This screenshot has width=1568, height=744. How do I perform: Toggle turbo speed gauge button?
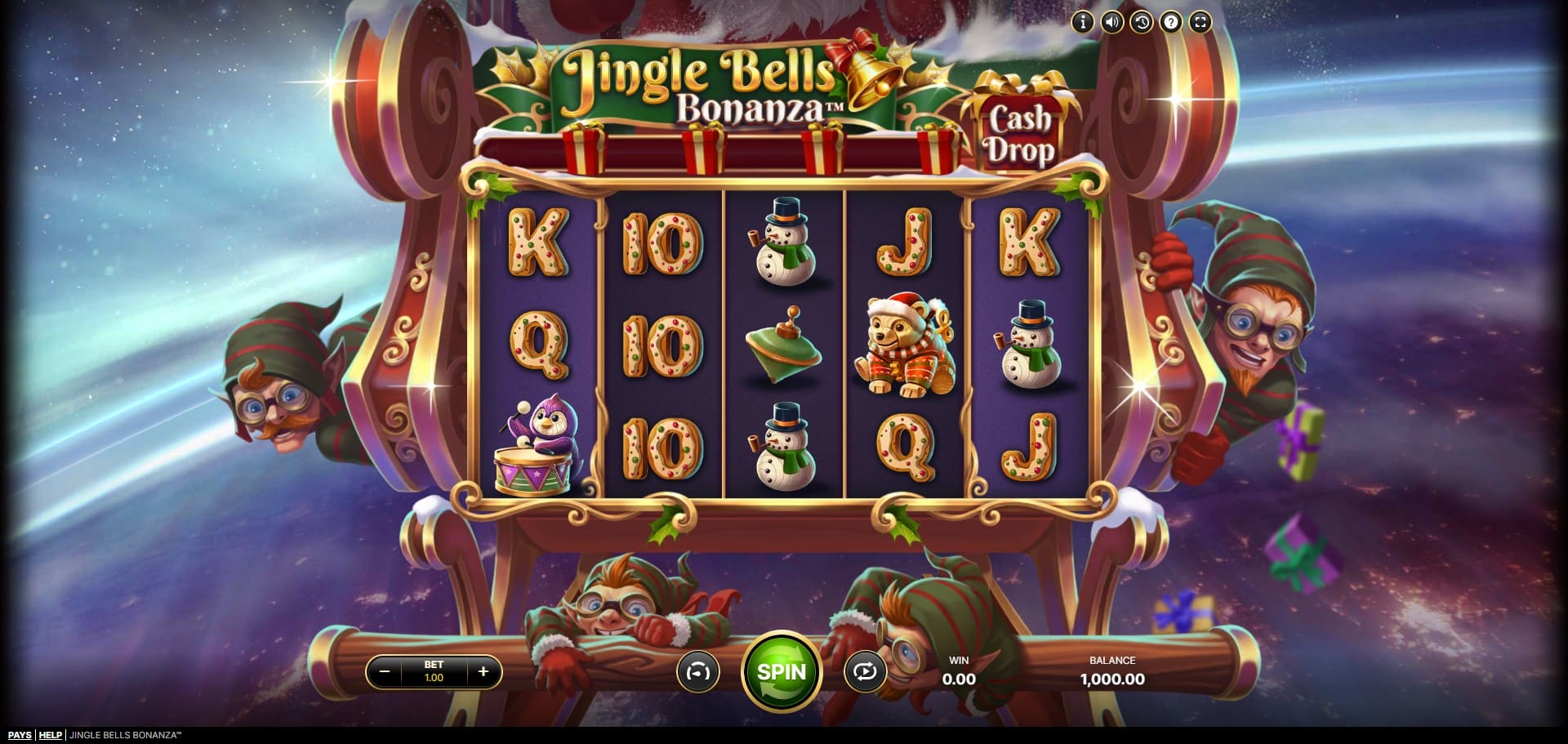click(698, 672)
